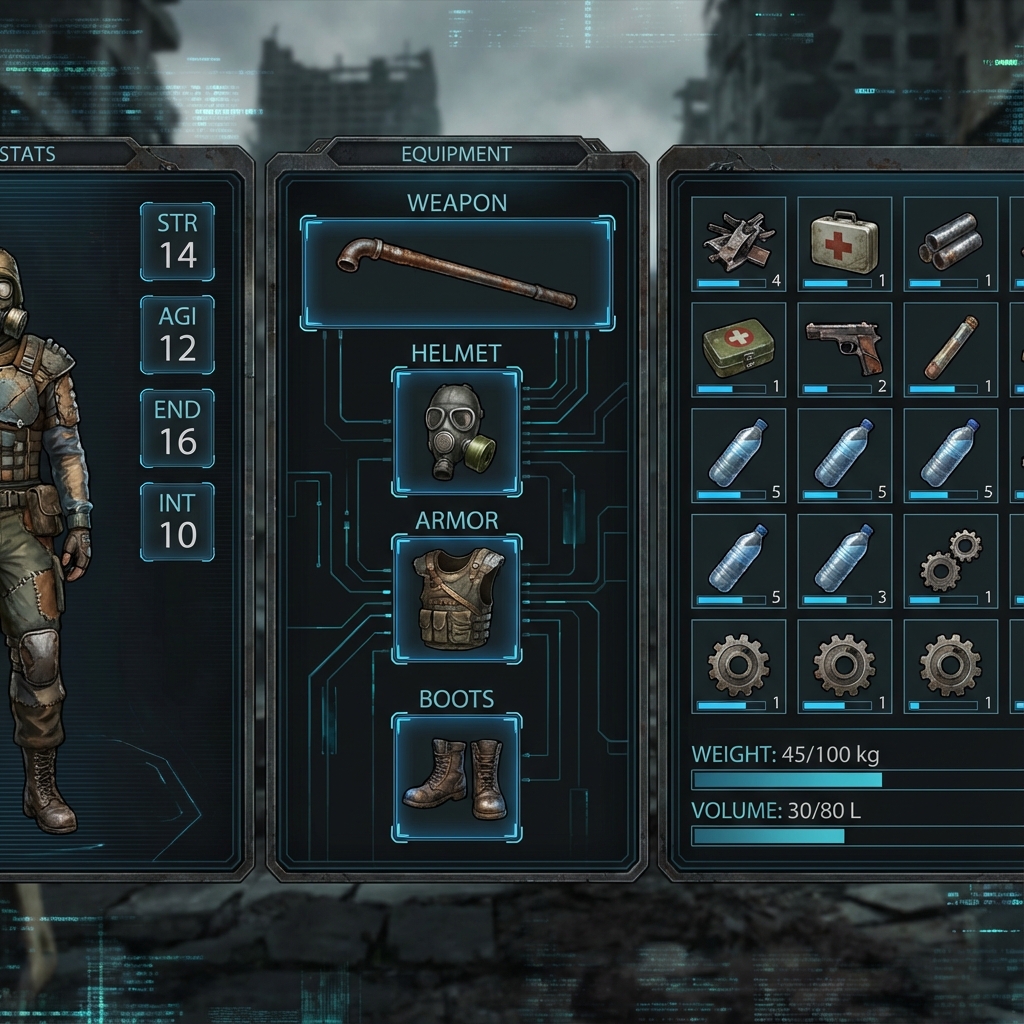Viewport: 1024px width, 1024px height.
Task: Choose the tactical vest armor slot
Action: (x=457, y=599)
